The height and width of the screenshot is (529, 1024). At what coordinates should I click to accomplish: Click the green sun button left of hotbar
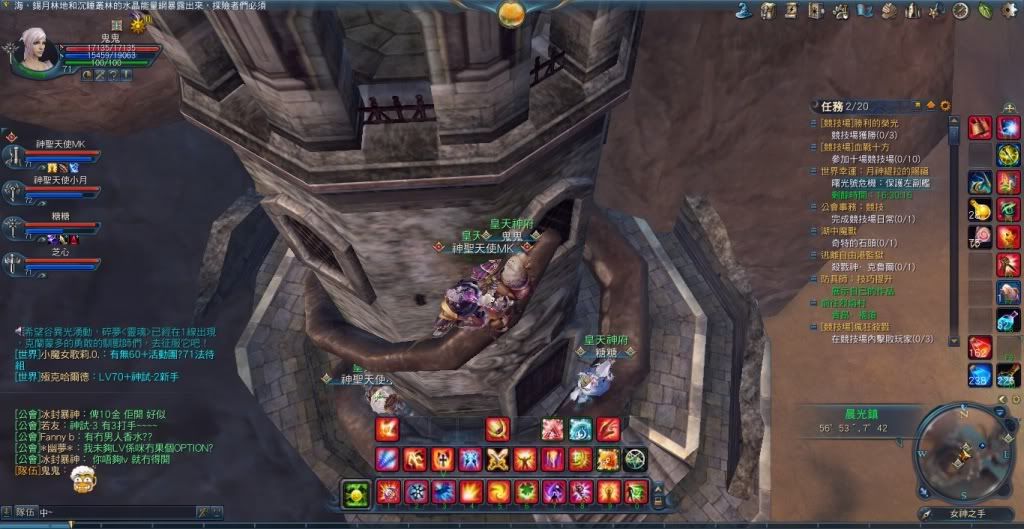[355, 493]
